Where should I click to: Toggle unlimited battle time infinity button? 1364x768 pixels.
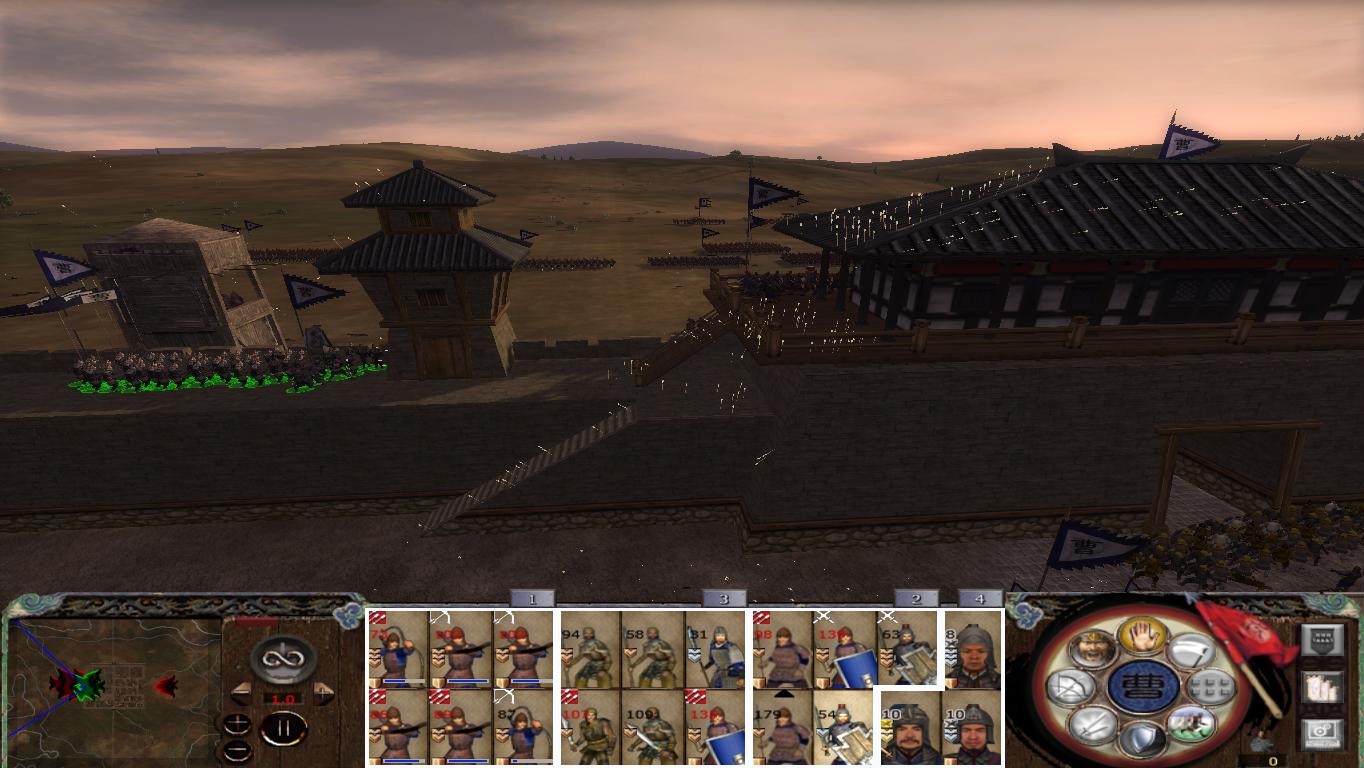click(x=282, y=657)
